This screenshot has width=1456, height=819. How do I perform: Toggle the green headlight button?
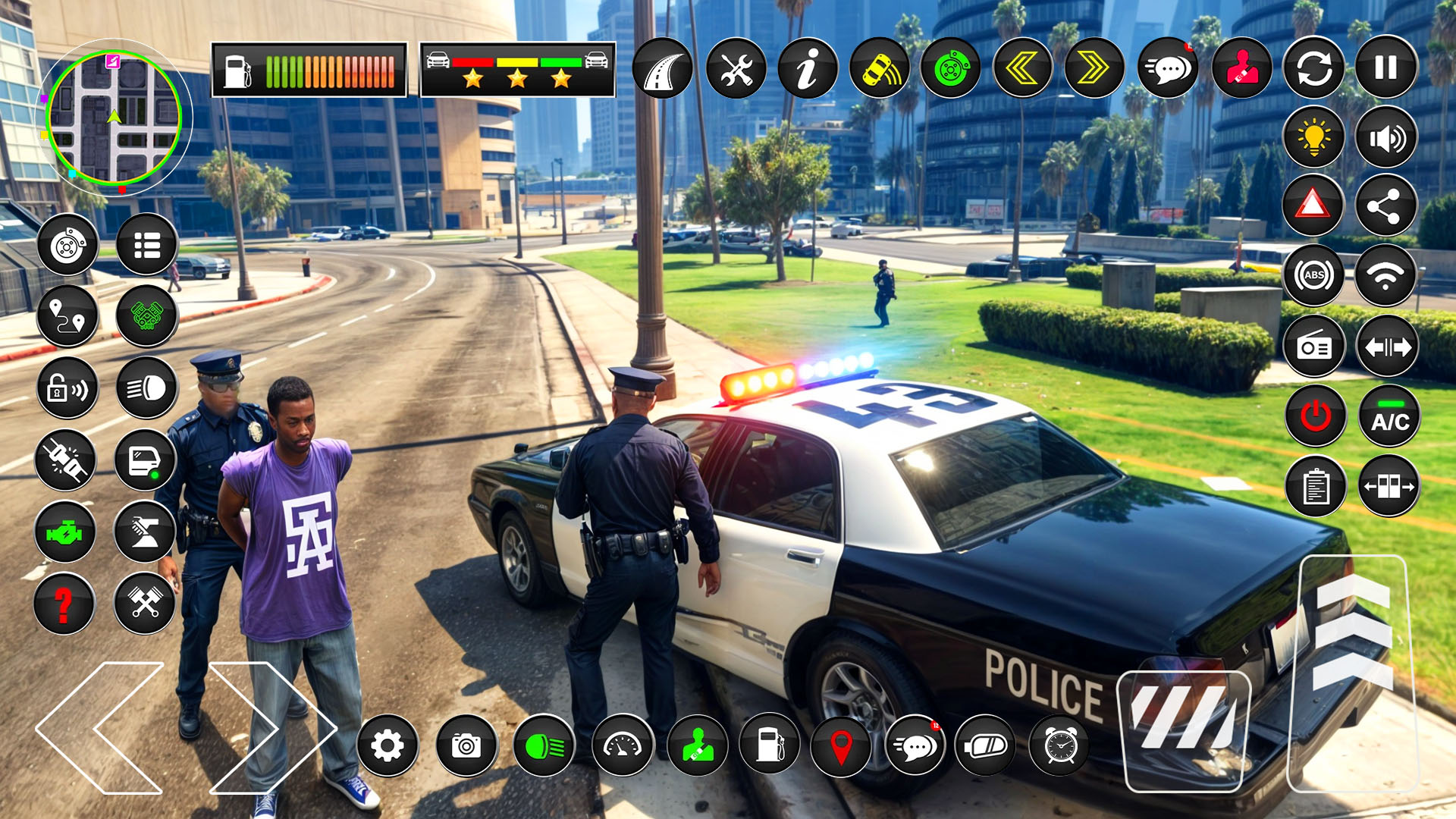pyautogui.click(x=544, y=747)
